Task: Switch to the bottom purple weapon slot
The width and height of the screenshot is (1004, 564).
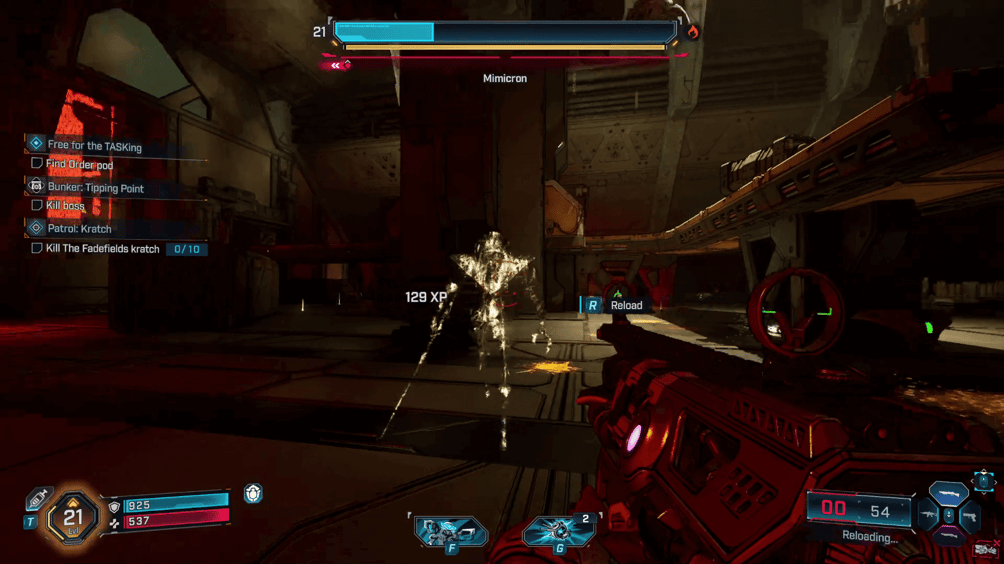Action: click(x=948, y=537)
